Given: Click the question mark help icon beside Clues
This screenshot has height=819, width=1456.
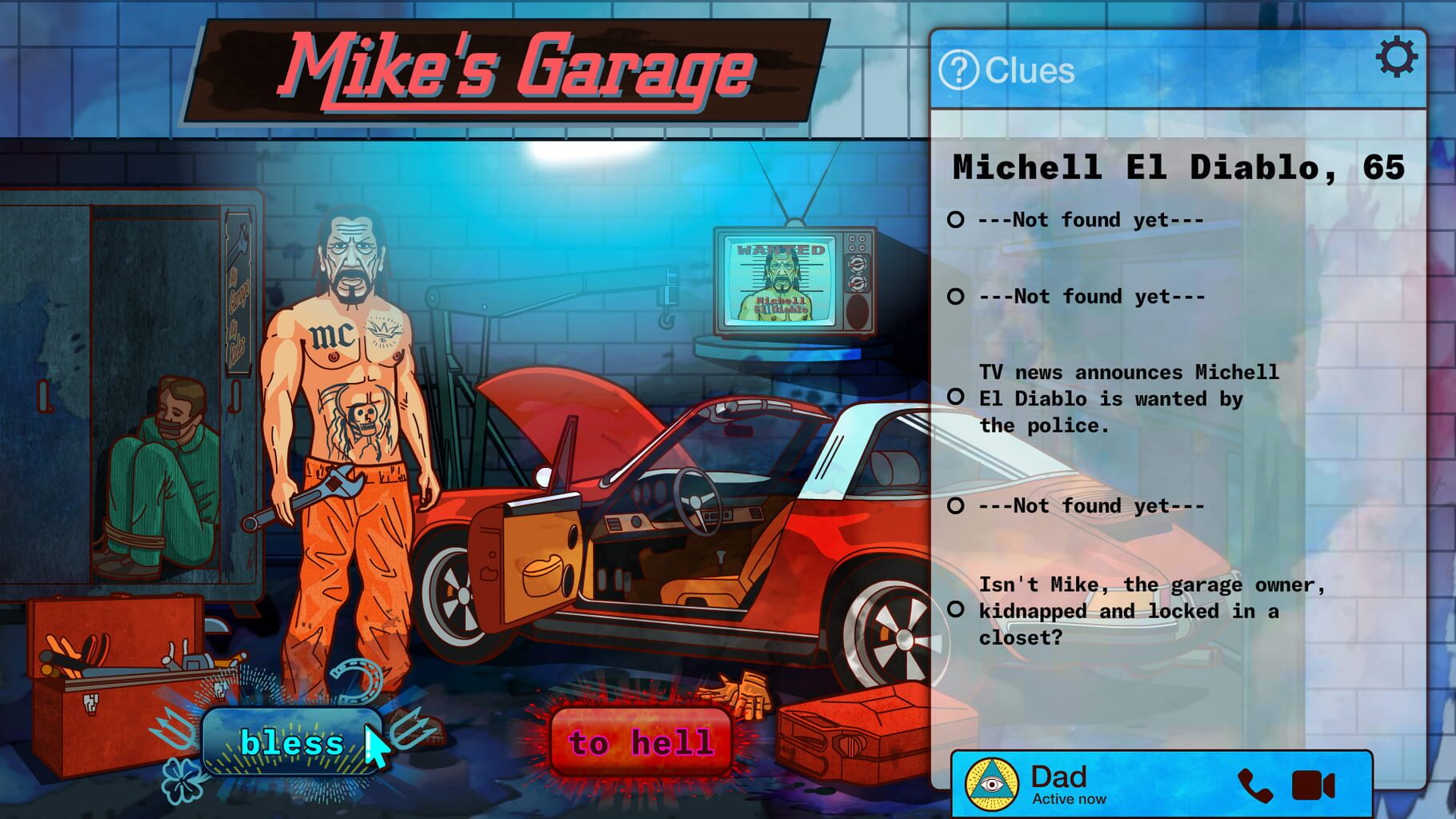Looking at the screenshot, I should pyautogui.click(x=960, y=70).
